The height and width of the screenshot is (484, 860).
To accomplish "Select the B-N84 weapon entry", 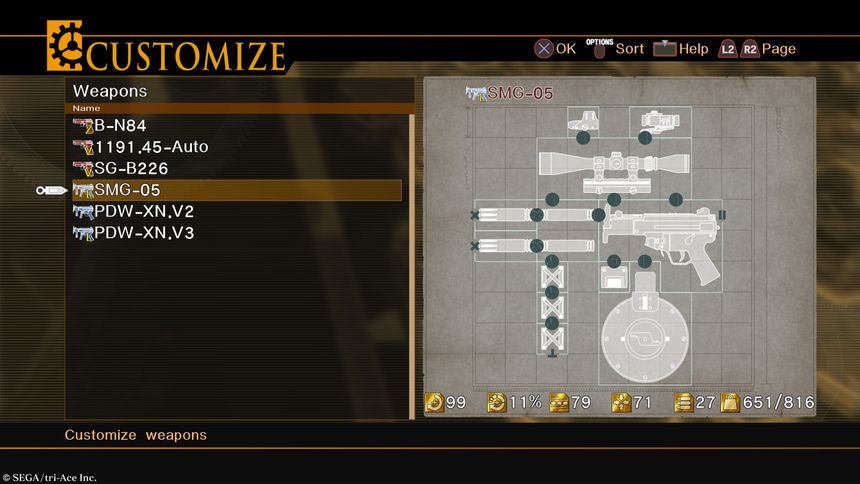I will (x=118, y=126).
